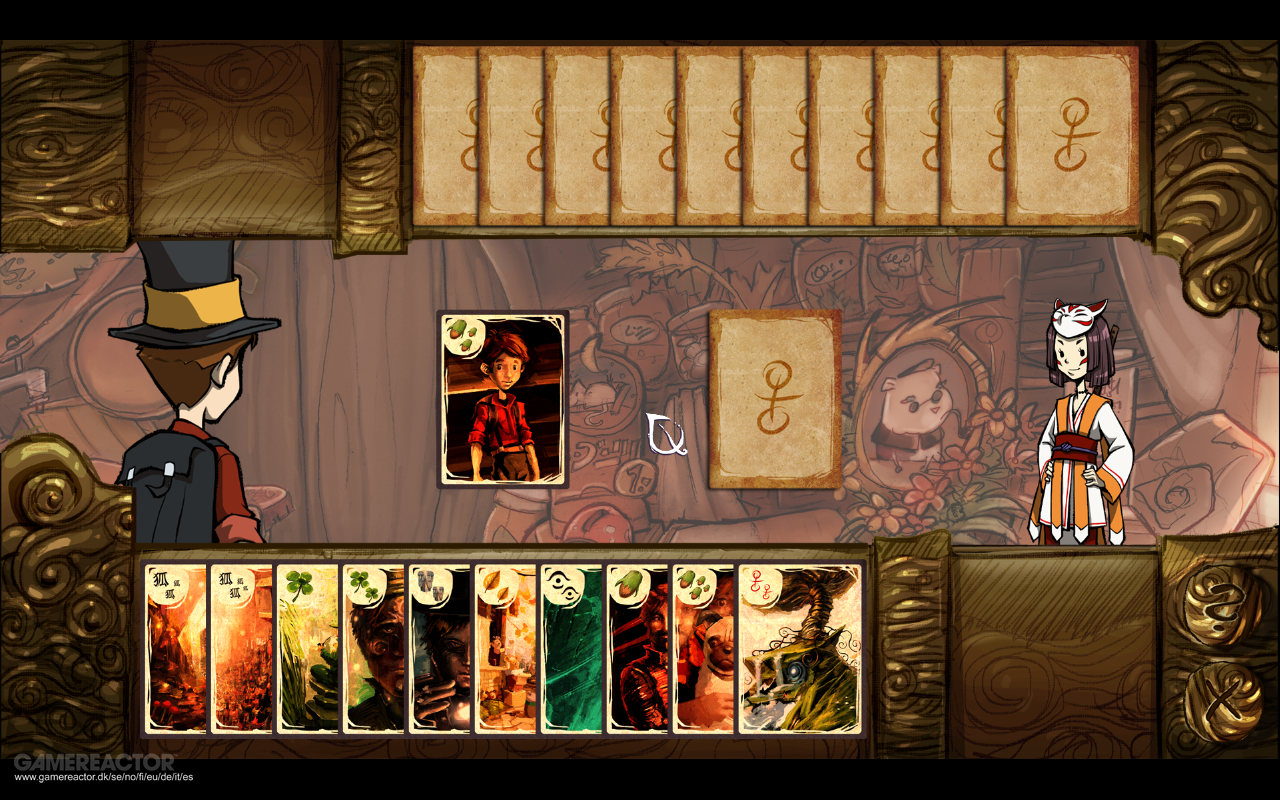The image size is (1280, 800).
Task: Close the card game with the X button
Action: tap(1221, 701)
